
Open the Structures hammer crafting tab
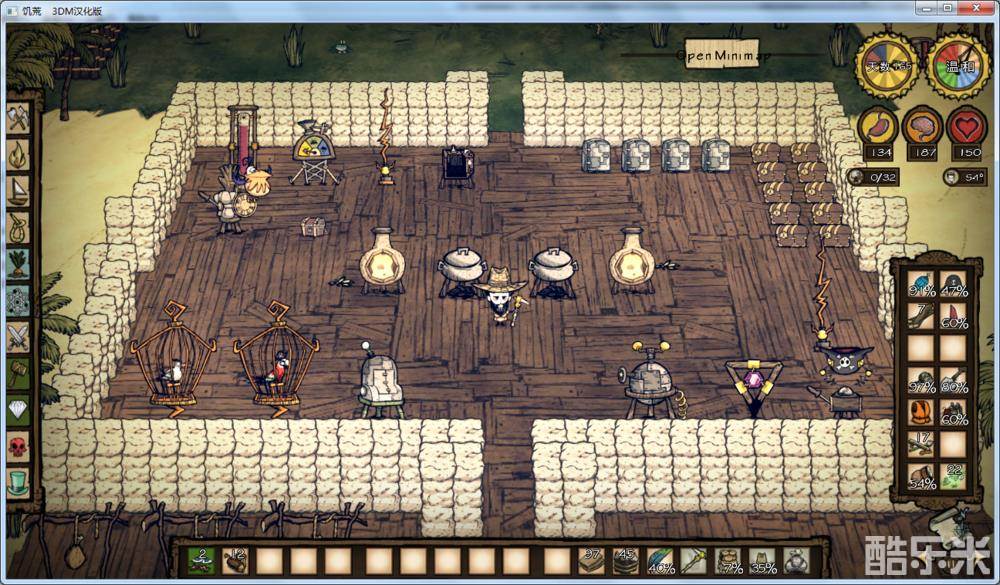tap(18, 373)
